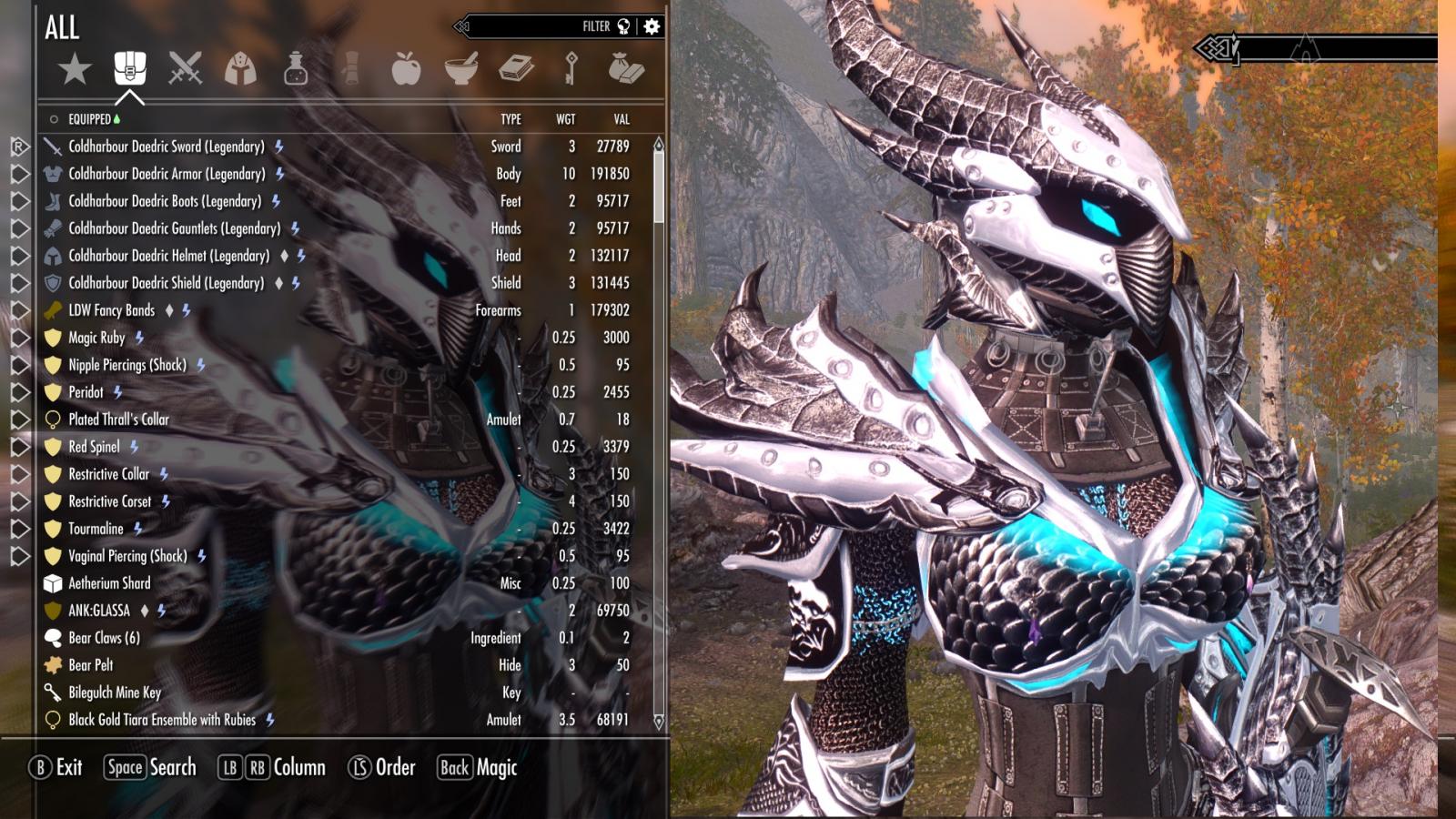Switch to the ALL tab heading

(61, 28)
